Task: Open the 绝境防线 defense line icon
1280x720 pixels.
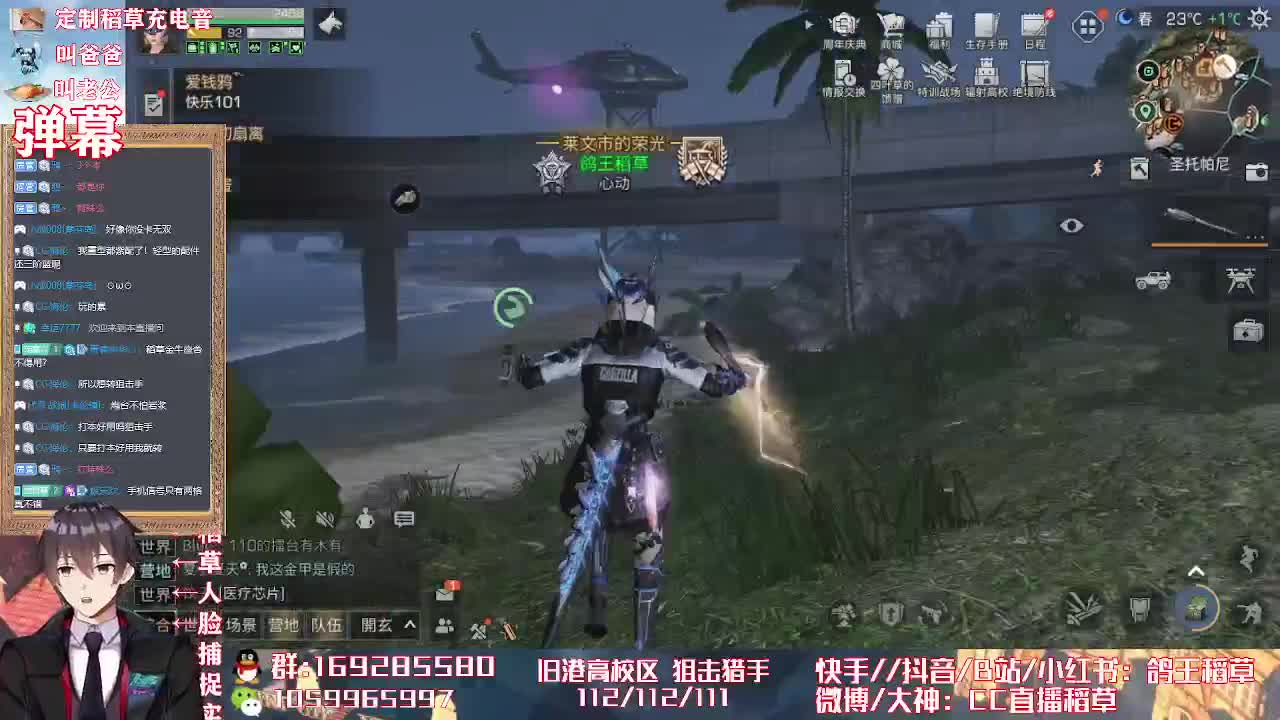Action: point(1033,72)
